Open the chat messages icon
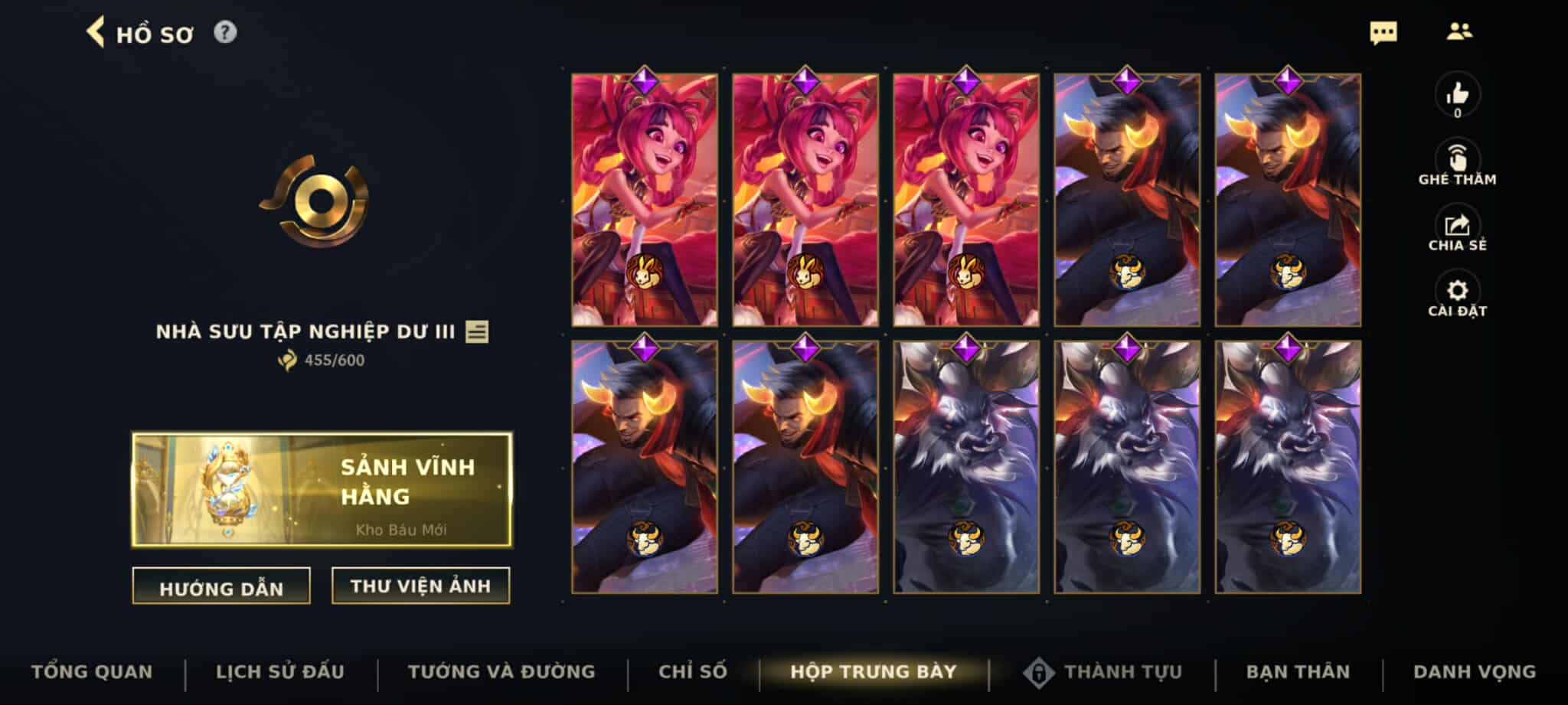Screen dimensions: 1568x705 [1383, 32]
